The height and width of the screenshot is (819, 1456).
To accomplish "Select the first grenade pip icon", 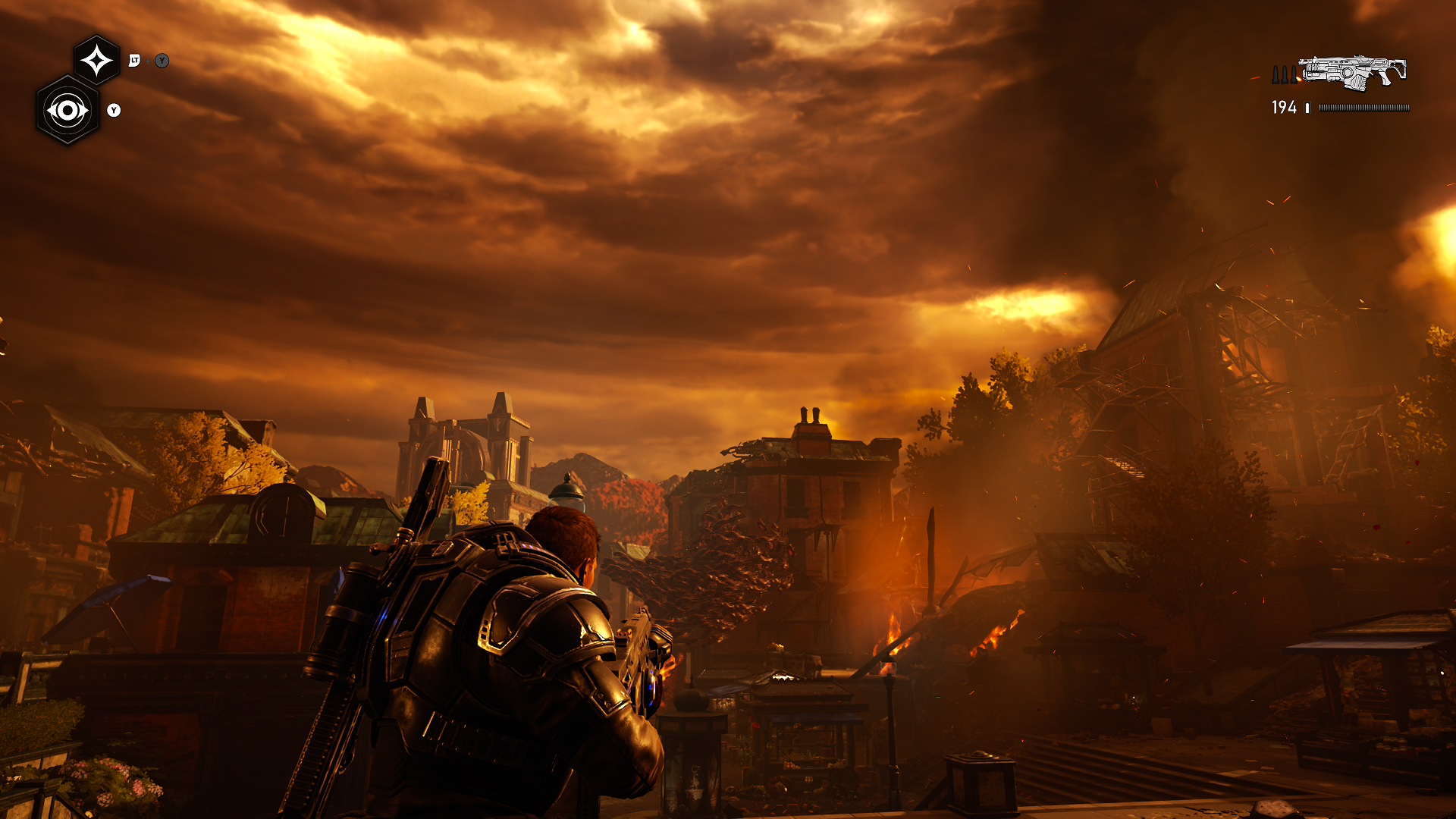I will pos(1276,75).
